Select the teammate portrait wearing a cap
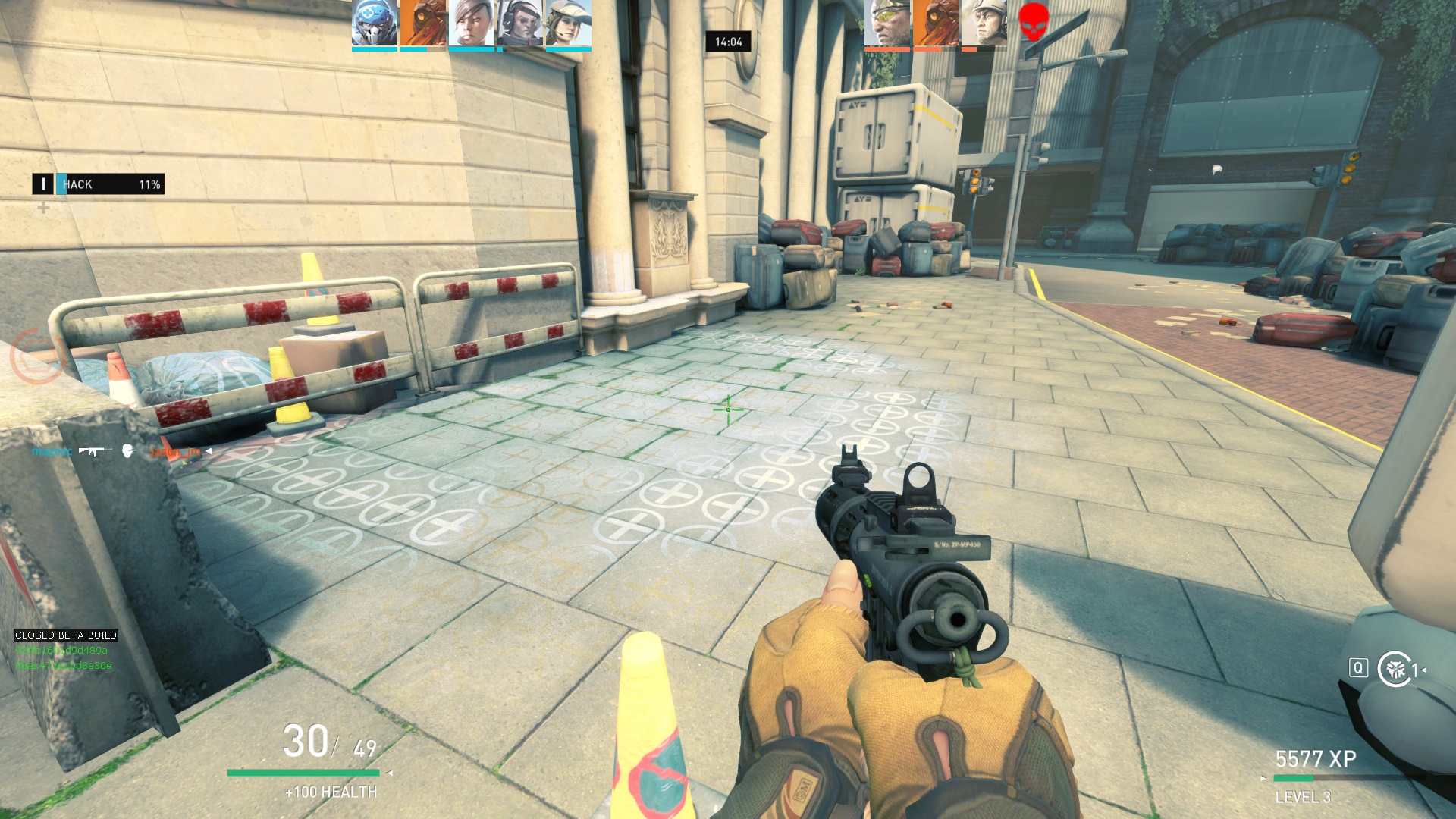This screenshot has height=819, width=1456. (569, 24)
